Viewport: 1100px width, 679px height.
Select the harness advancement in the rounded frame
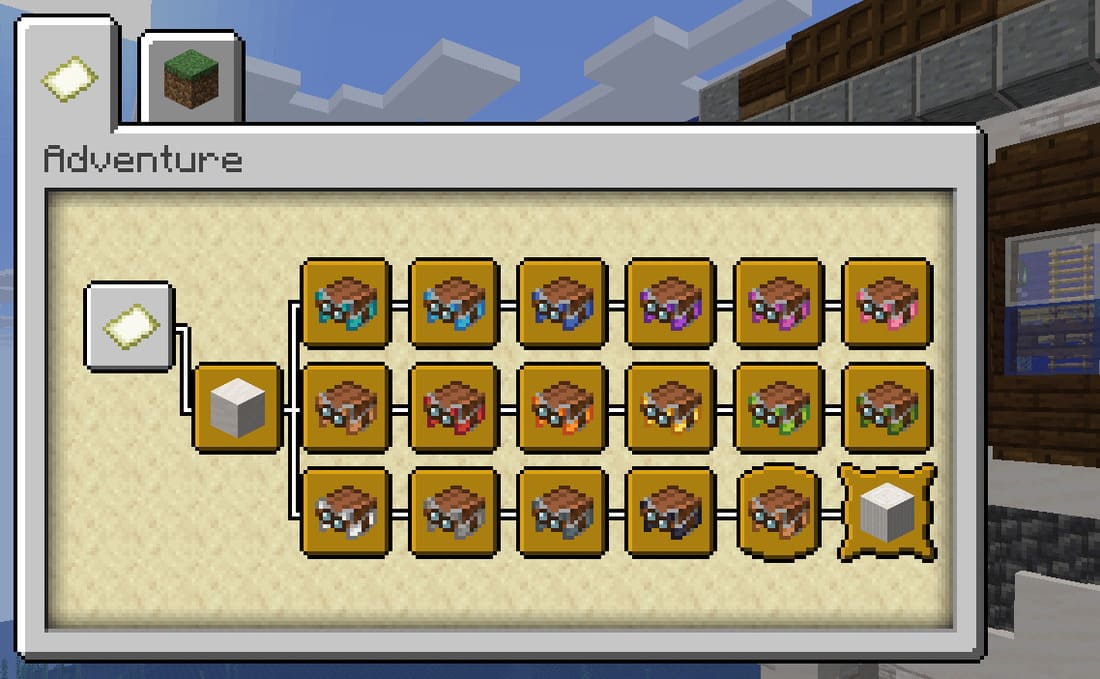click(x=778, y=512)
